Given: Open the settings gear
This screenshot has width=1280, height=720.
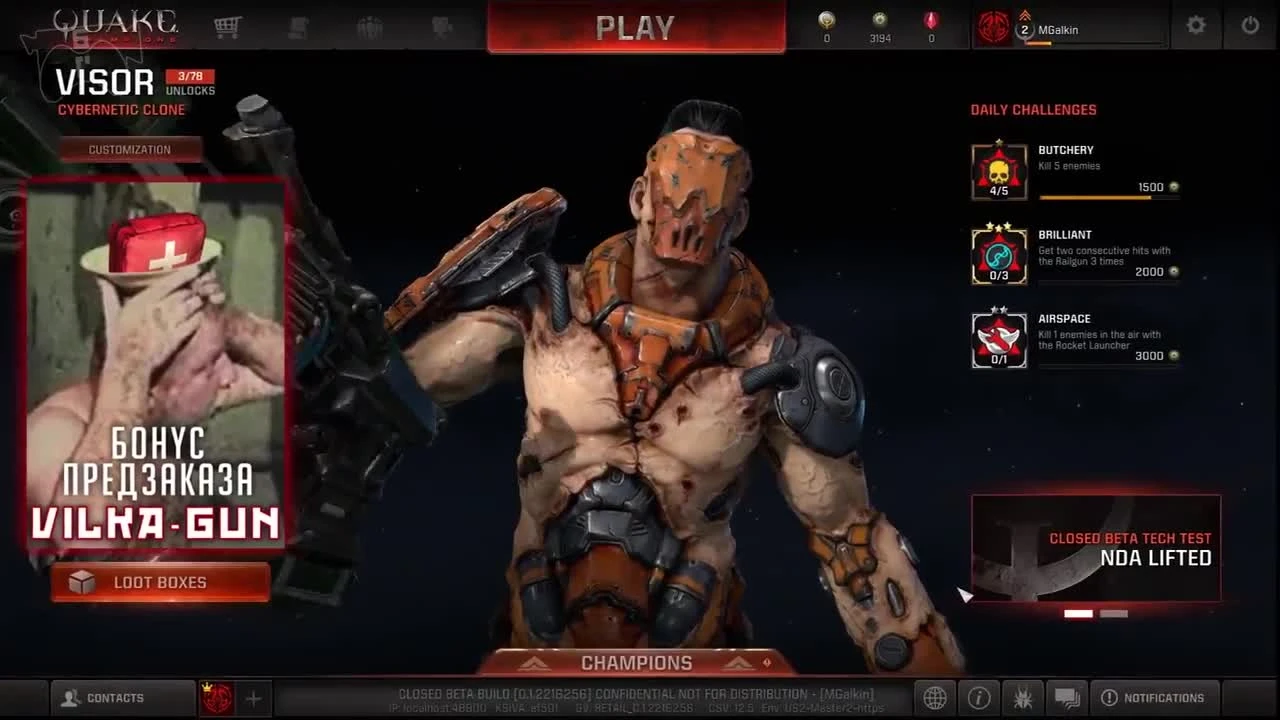Looking at the screenshot, I should tap(1196, 27).
